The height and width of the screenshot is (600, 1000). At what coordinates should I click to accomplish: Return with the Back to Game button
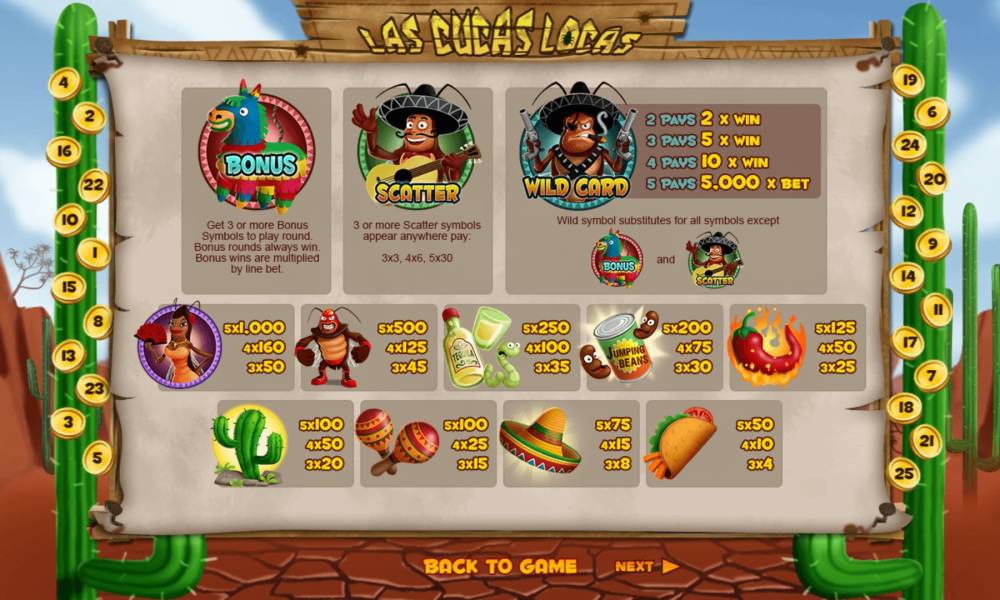tap(500, 566)
